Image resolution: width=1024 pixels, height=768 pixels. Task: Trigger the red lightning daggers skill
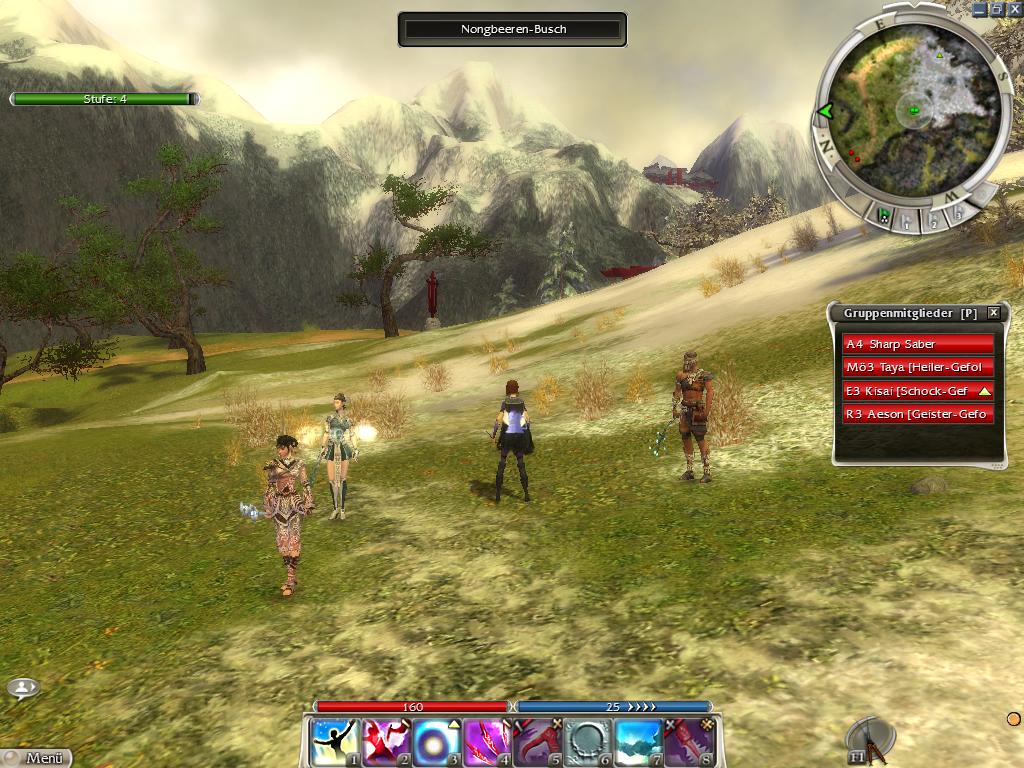pos(487,742)
